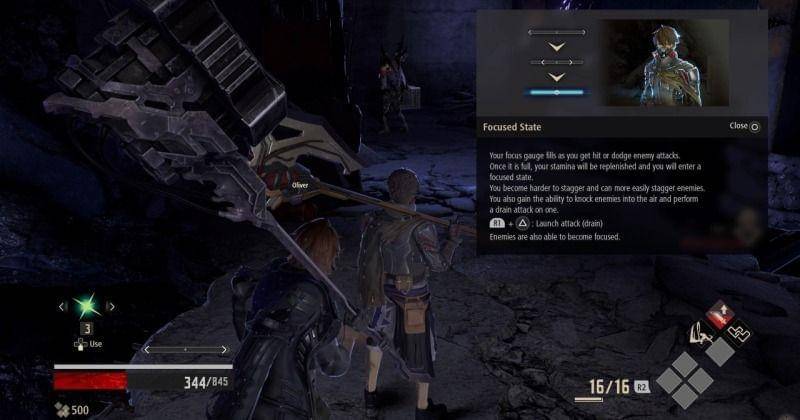Select the green regeneration item icon
The width and height of the screenshot is (800, 420).
(86, 306)
